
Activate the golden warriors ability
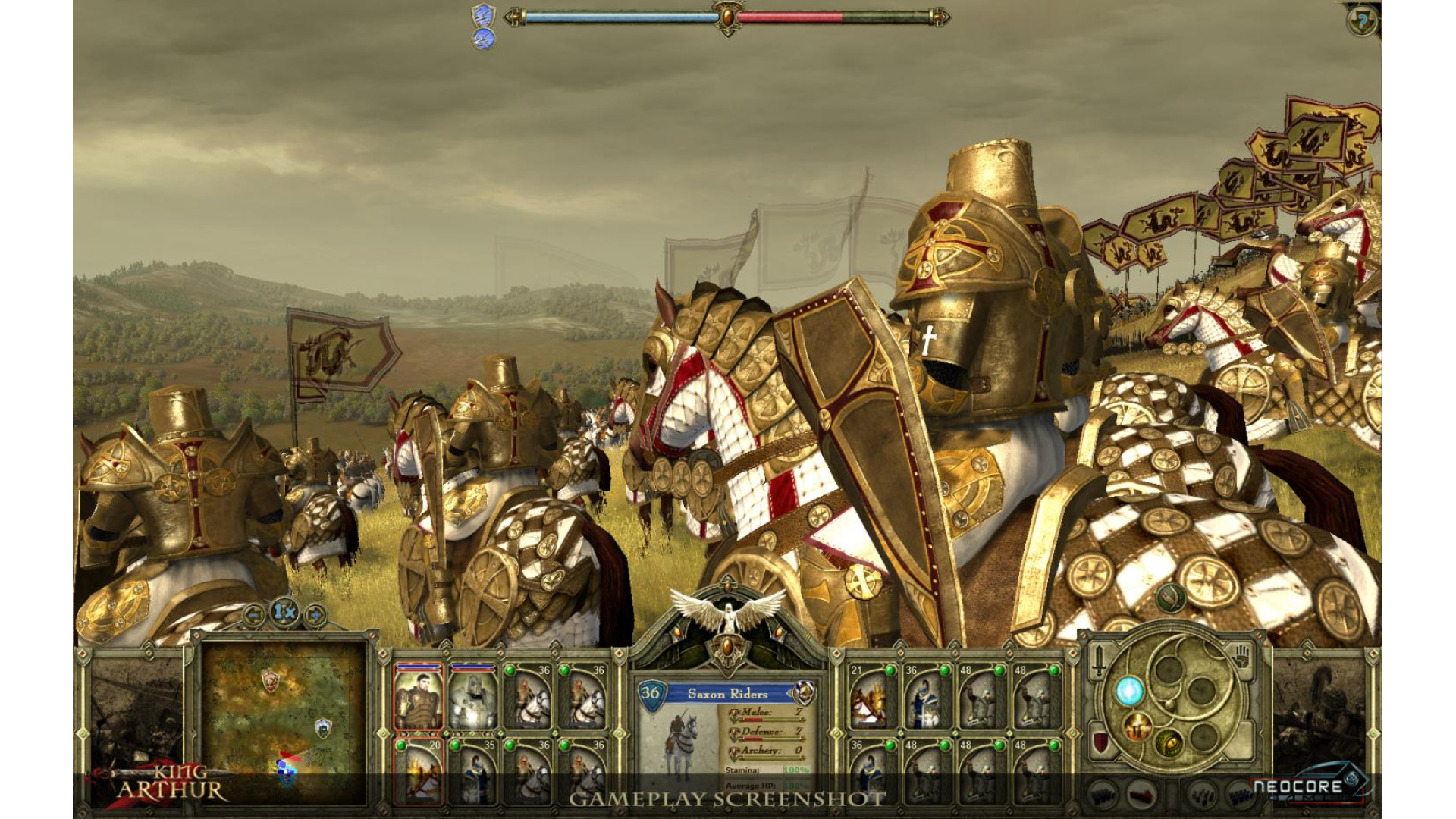pyautogui.click(x=1137, y=727)
